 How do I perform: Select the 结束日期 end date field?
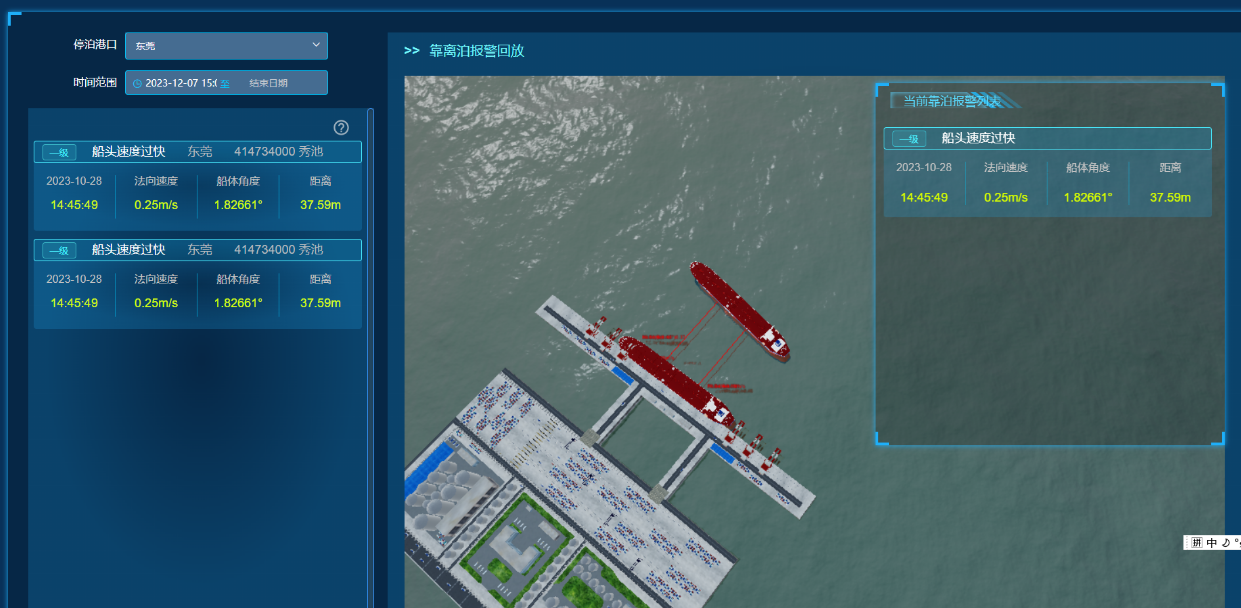pyautogui.click(x=268, y=83)
